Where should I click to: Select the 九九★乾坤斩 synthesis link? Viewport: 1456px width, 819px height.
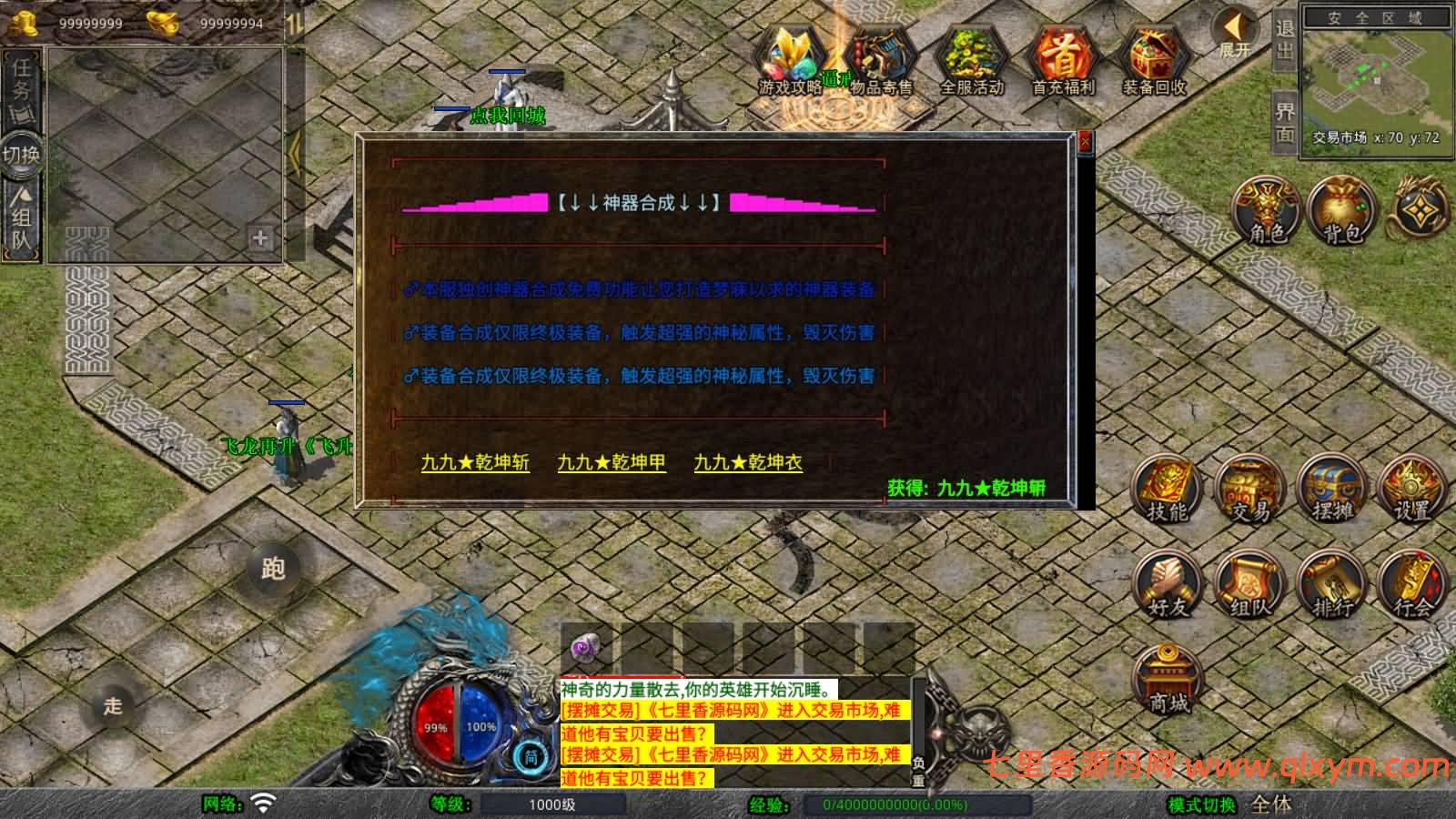(473, 463)
